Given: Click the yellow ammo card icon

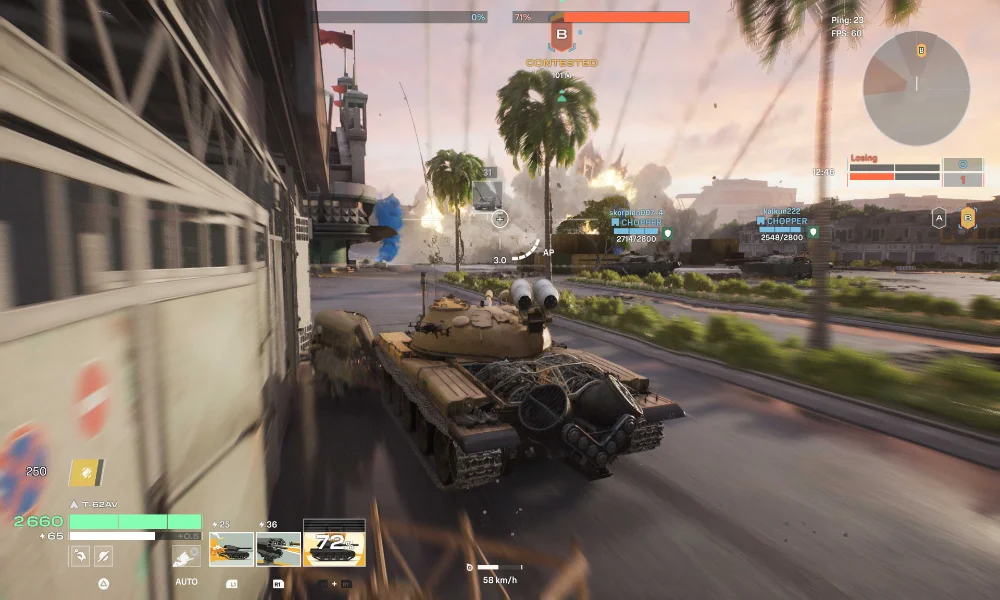Looking at the screenshot, I should point(86,472).
